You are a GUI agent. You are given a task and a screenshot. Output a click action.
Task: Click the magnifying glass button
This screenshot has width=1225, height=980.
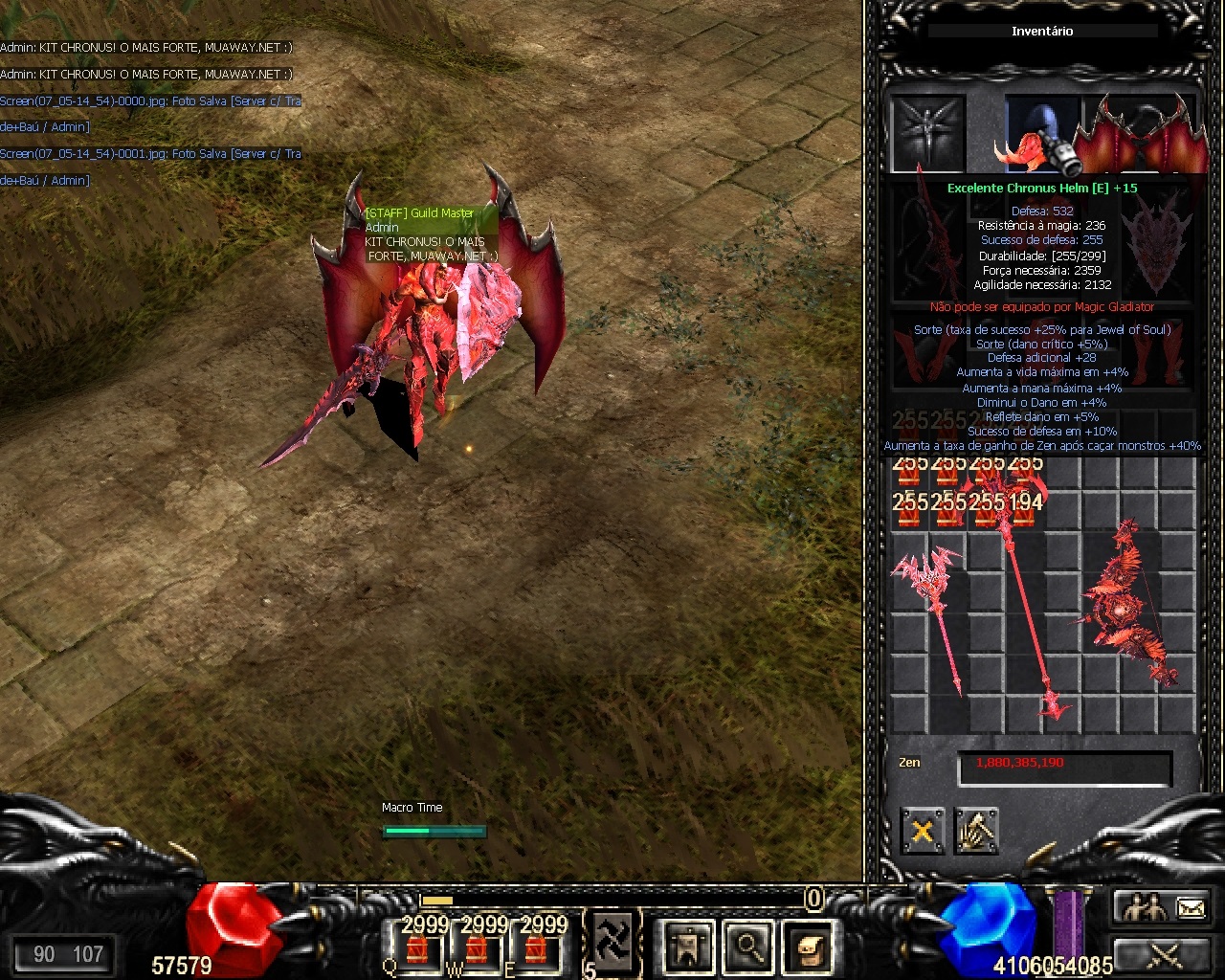(x=748, y=947)
